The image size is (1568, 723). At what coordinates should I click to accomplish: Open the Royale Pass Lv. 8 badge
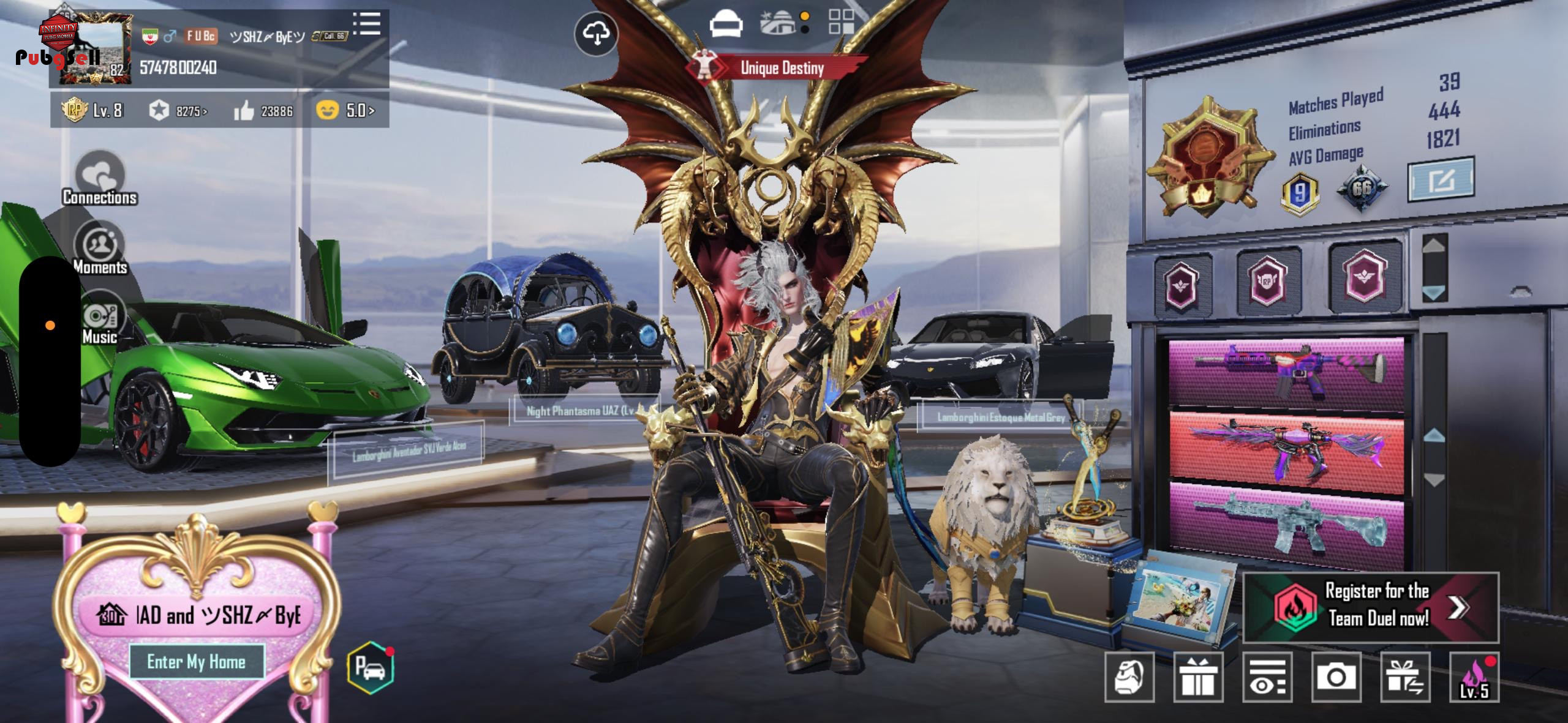click(92, 110)
